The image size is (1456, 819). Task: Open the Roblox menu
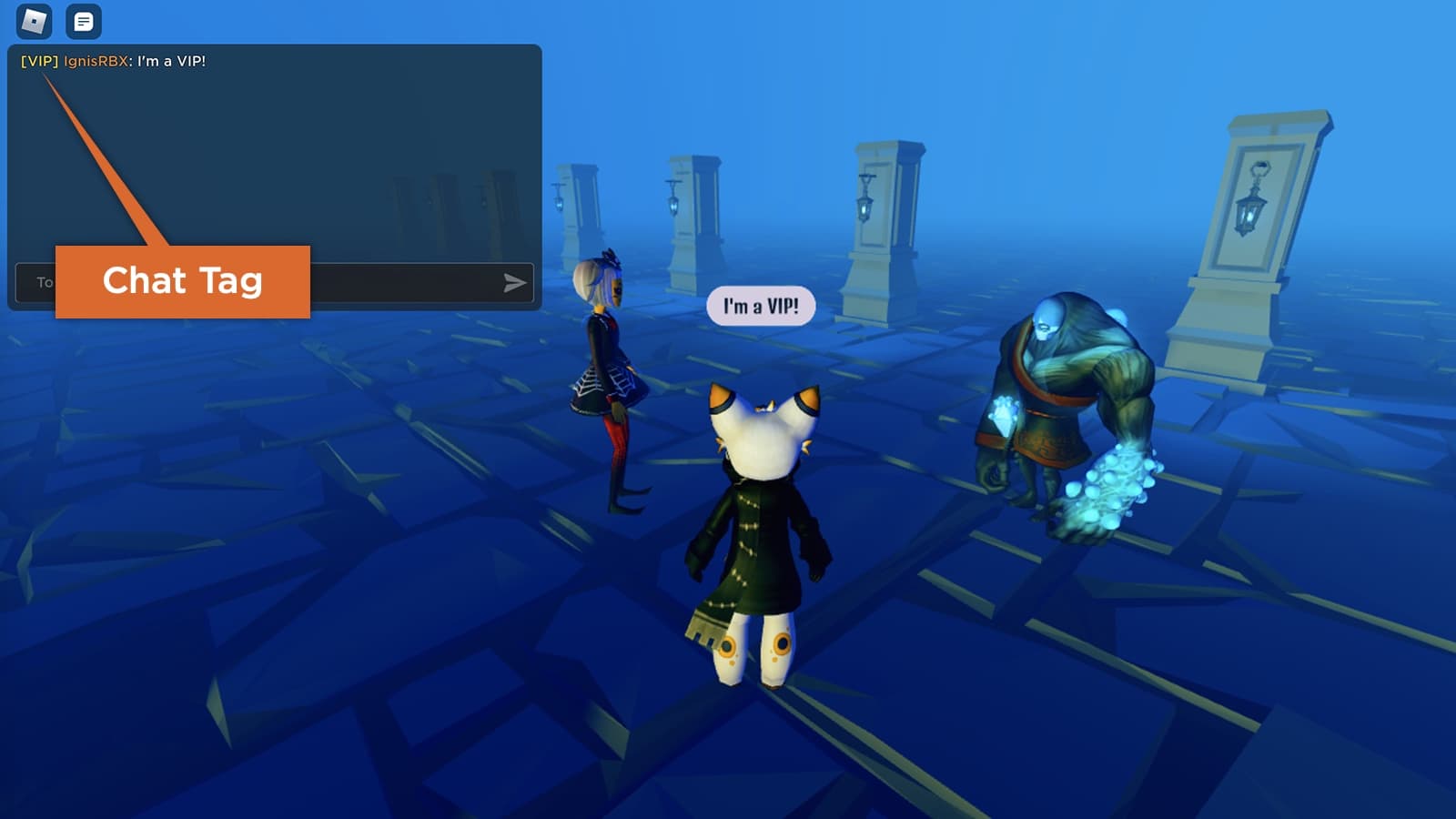[33, 20]
